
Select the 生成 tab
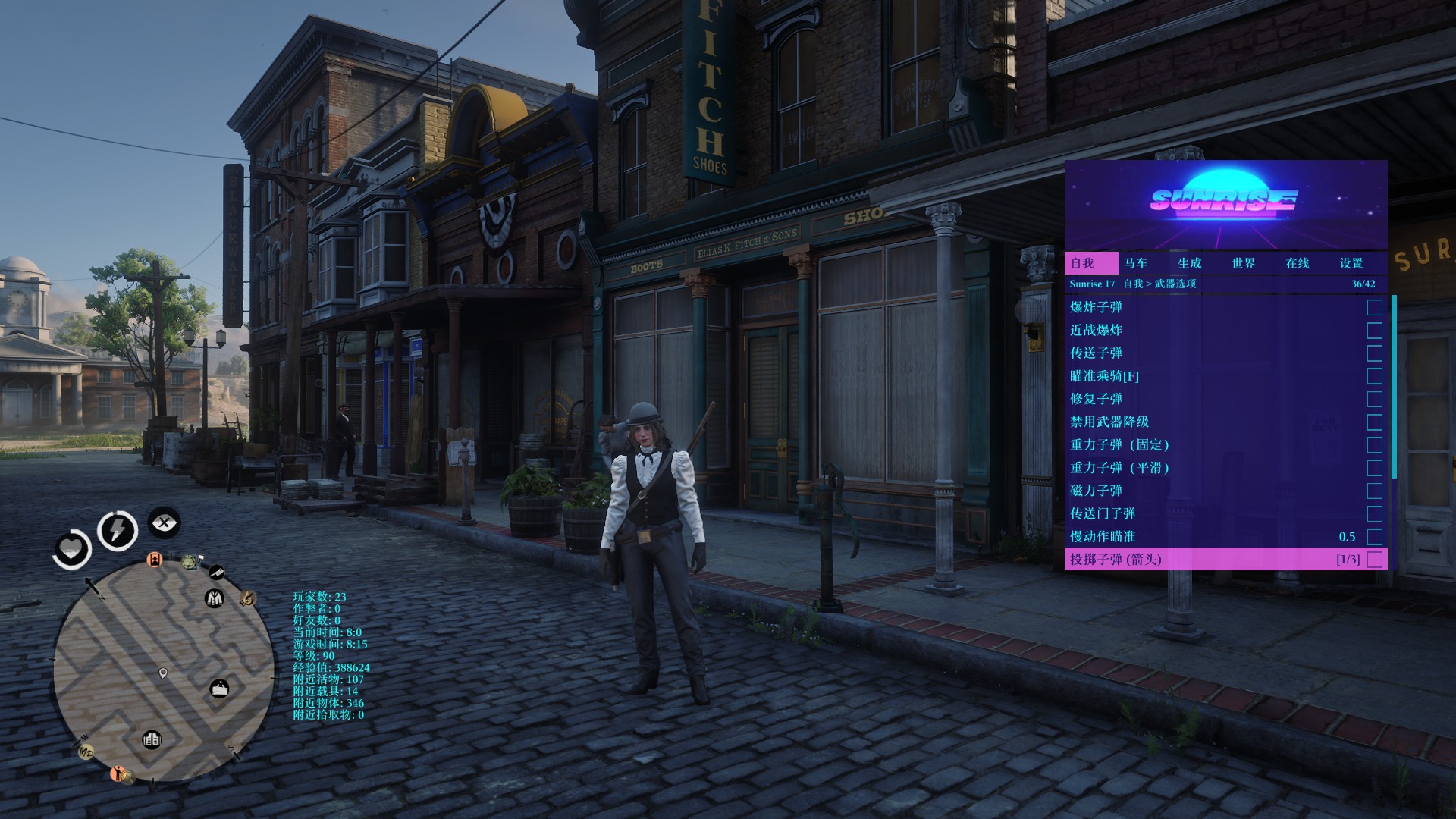(1189, 263)
